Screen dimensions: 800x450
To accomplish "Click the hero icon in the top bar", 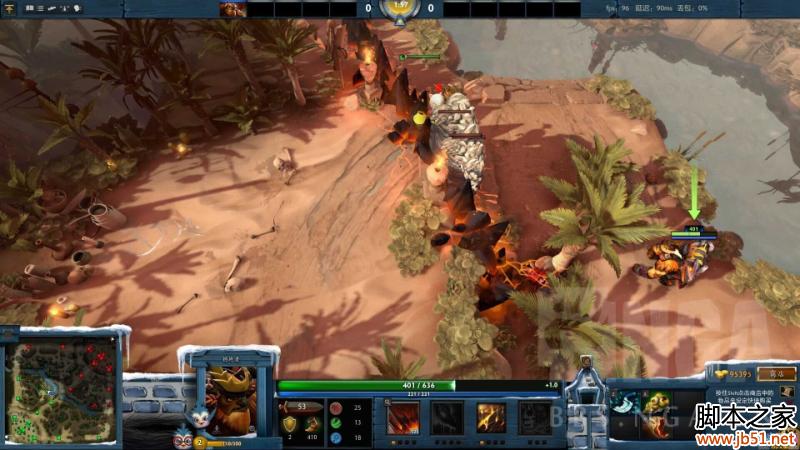I will tap(232, 9).
